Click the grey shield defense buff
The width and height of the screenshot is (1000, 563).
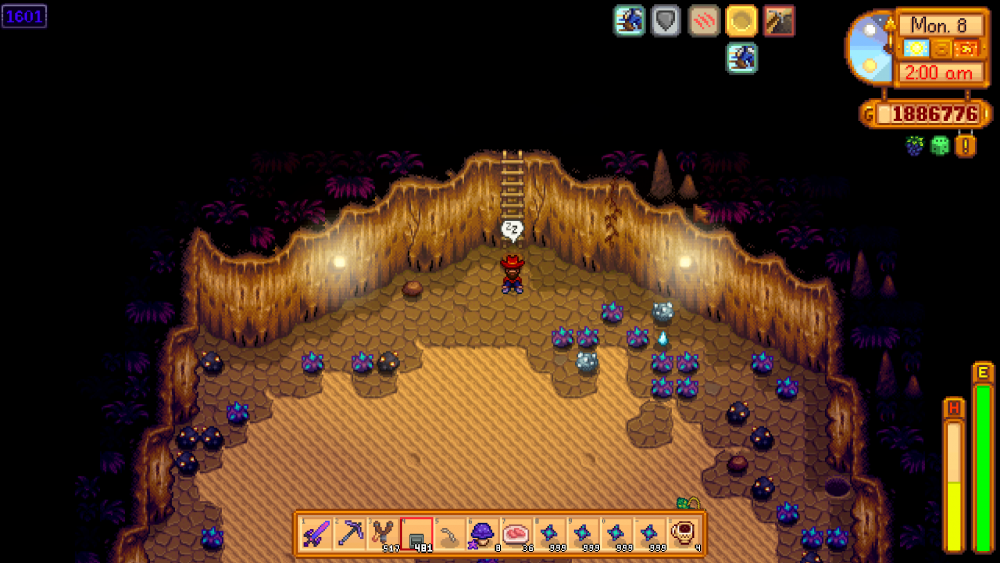click(x=666, y=21)
